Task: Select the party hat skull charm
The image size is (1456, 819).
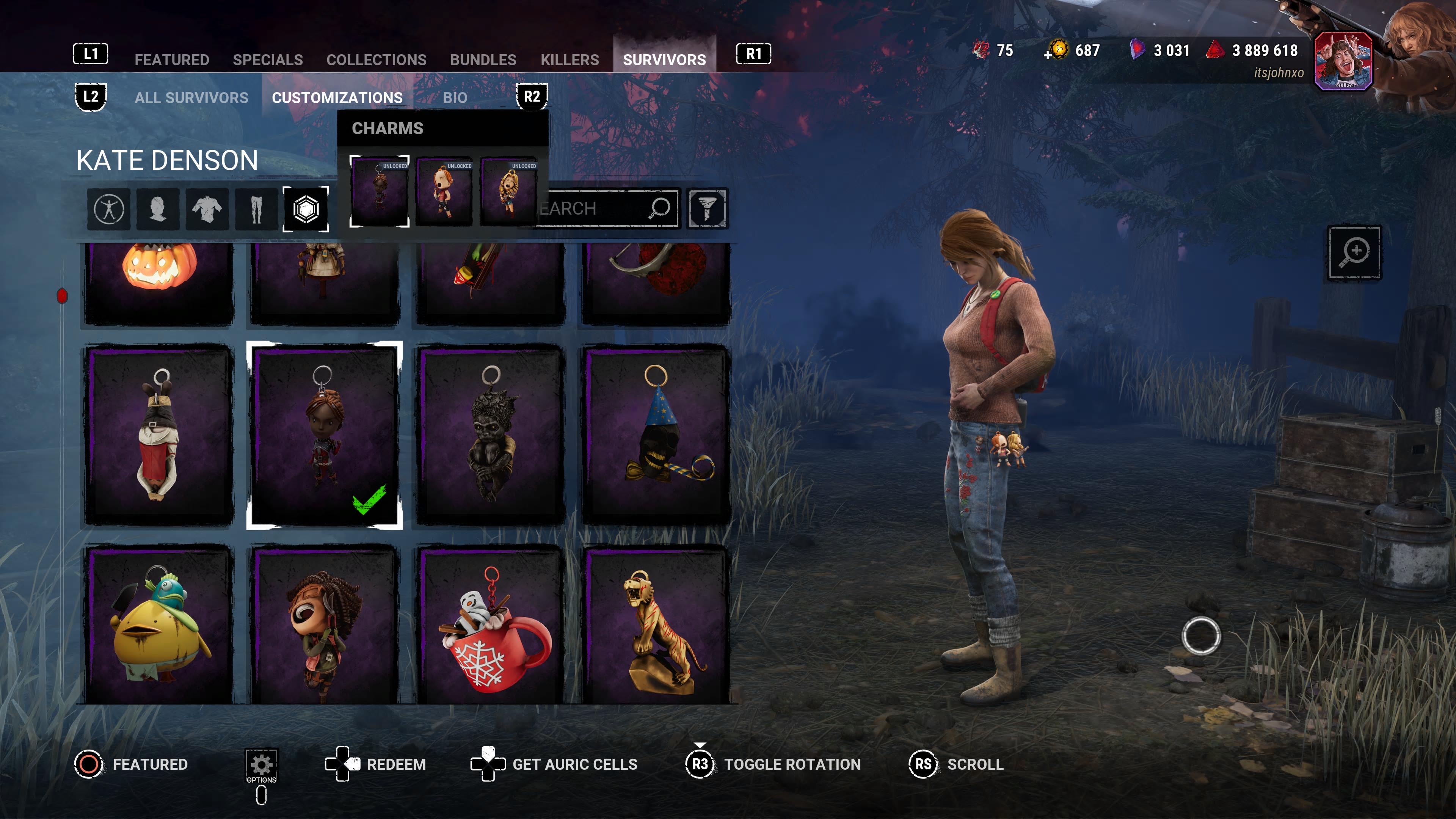Action: tap(656, 434)
